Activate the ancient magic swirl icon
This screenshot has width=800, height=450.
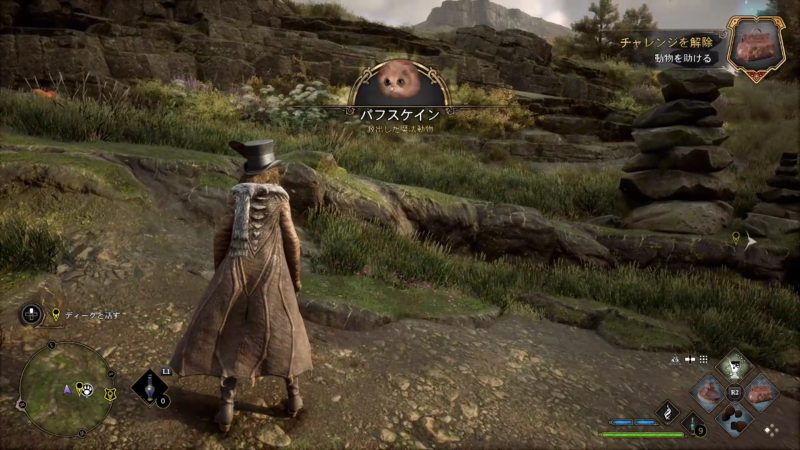666,410
